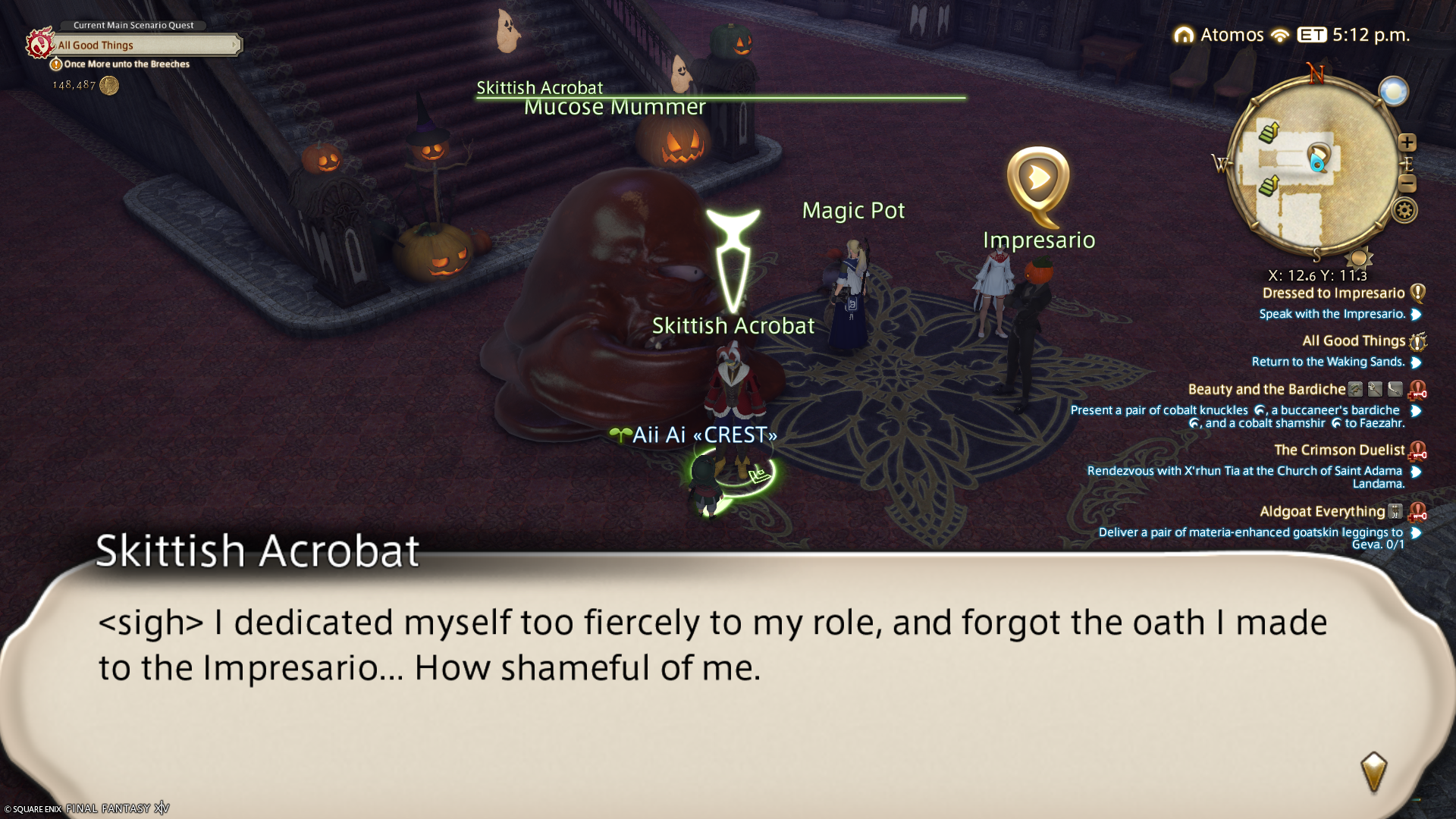This screenshot has width=1456, height=819.
Task: Select the Dressed to Impresario quest entry
Action: [x=1333, y=293]
